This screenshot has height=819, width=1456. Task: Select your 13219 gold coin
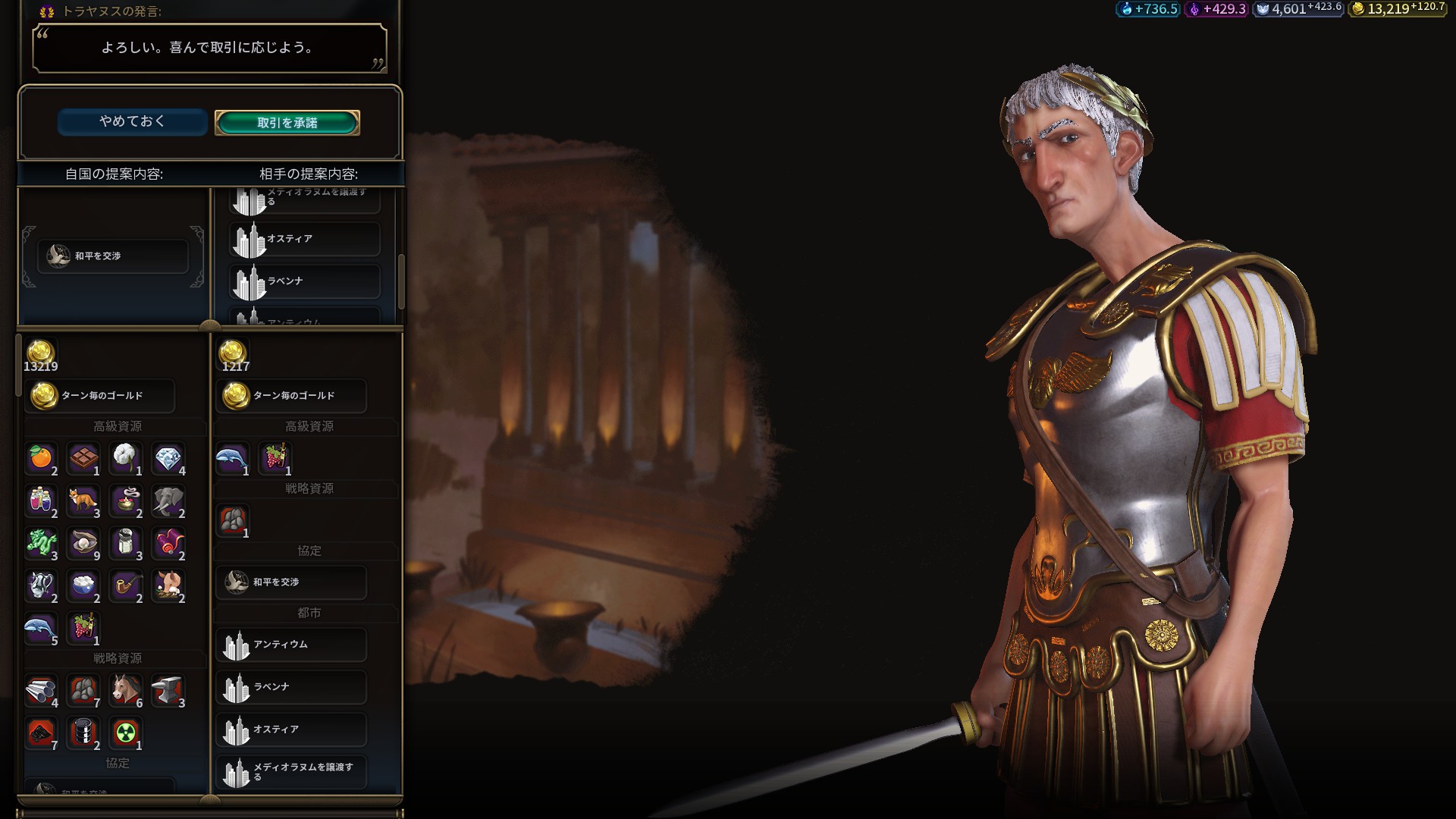pyautogui.click(x=40, y=353)
